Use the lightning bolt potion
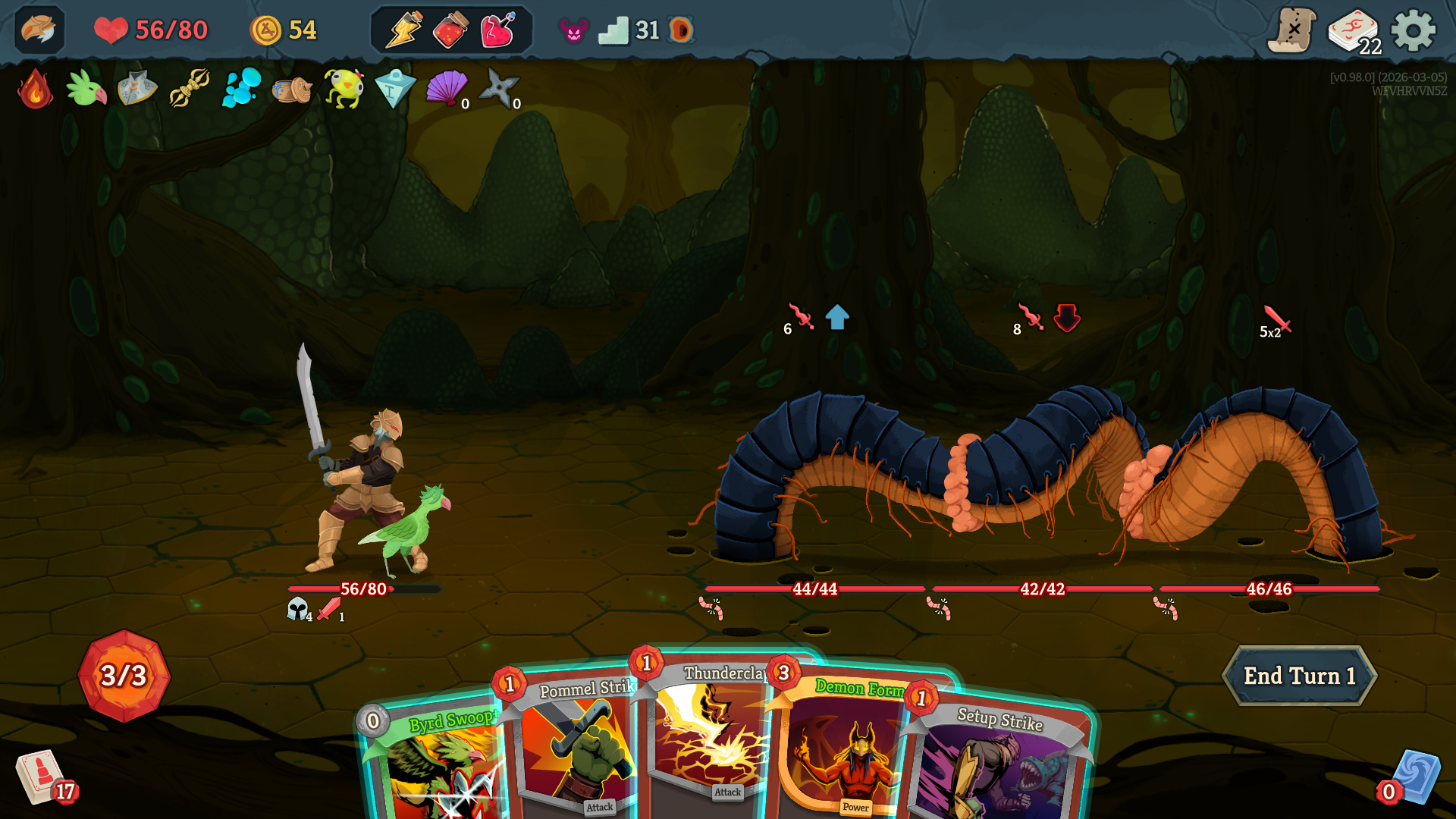 (403, 30)
